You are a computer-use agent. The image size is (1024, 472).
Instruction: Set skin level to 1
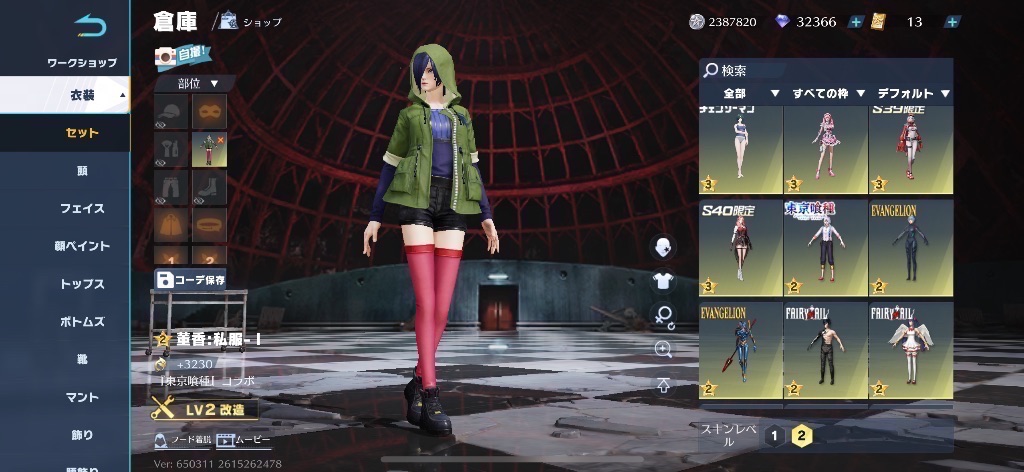tap(774, 434)
